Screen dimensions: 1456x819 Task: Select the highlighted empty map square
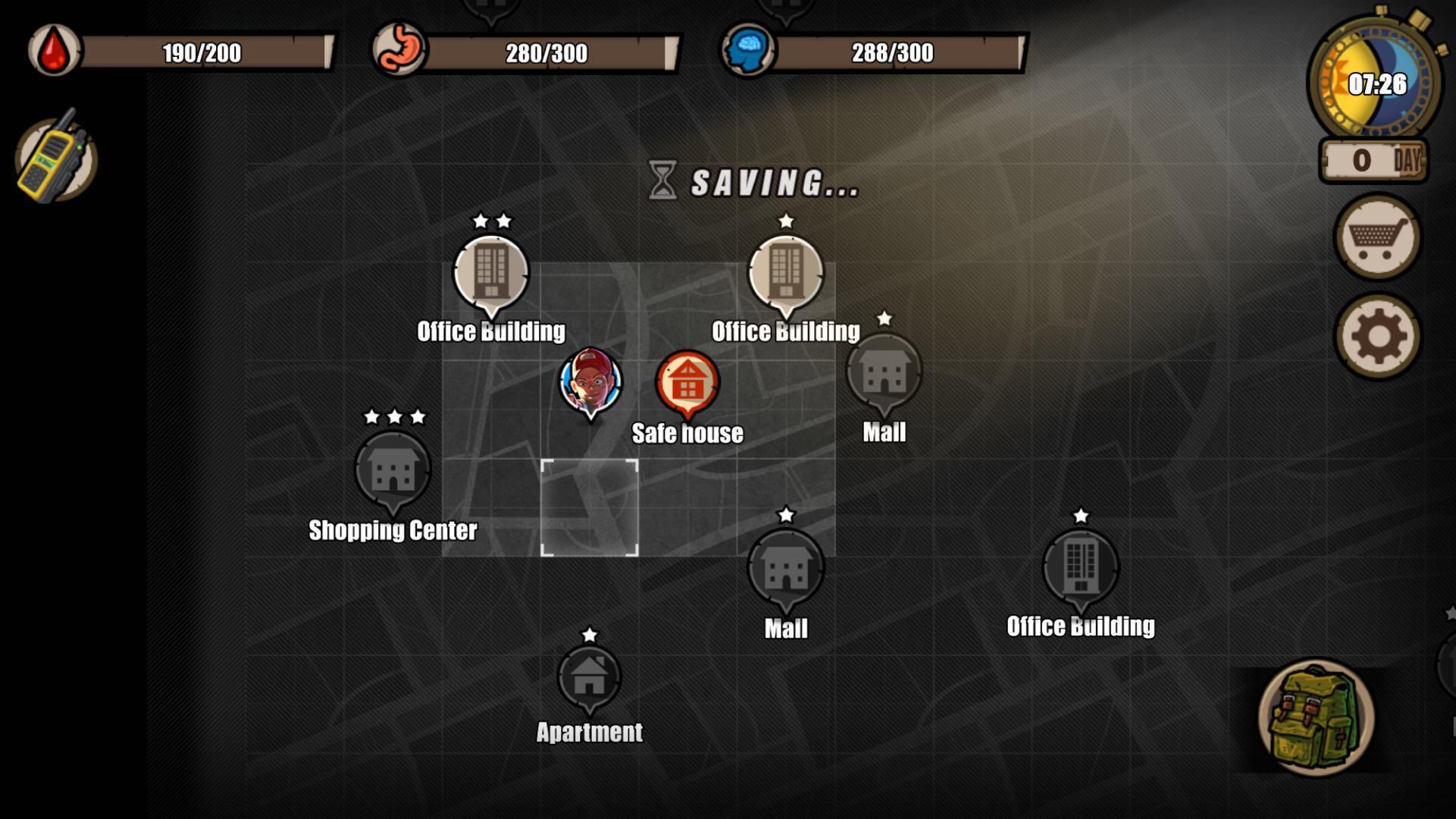590,507
